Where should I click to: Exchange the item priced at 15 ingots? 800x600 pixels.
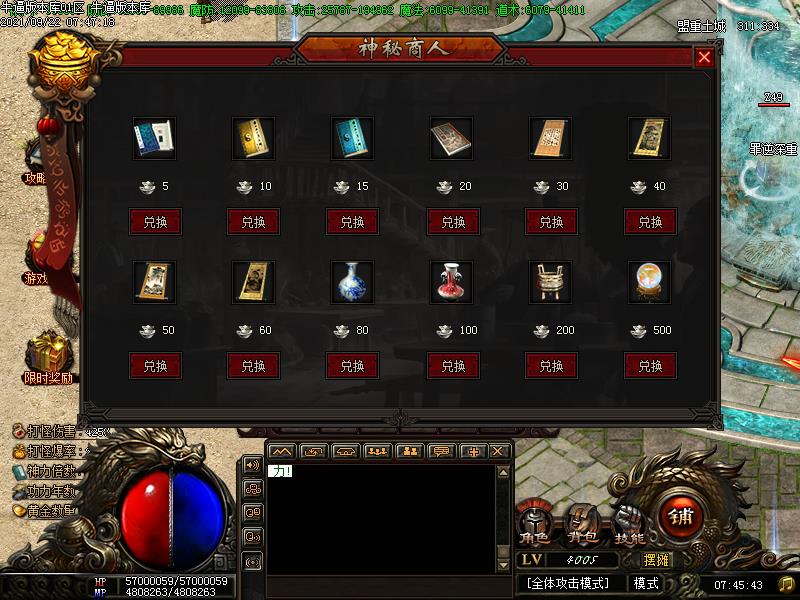[353, 222]
